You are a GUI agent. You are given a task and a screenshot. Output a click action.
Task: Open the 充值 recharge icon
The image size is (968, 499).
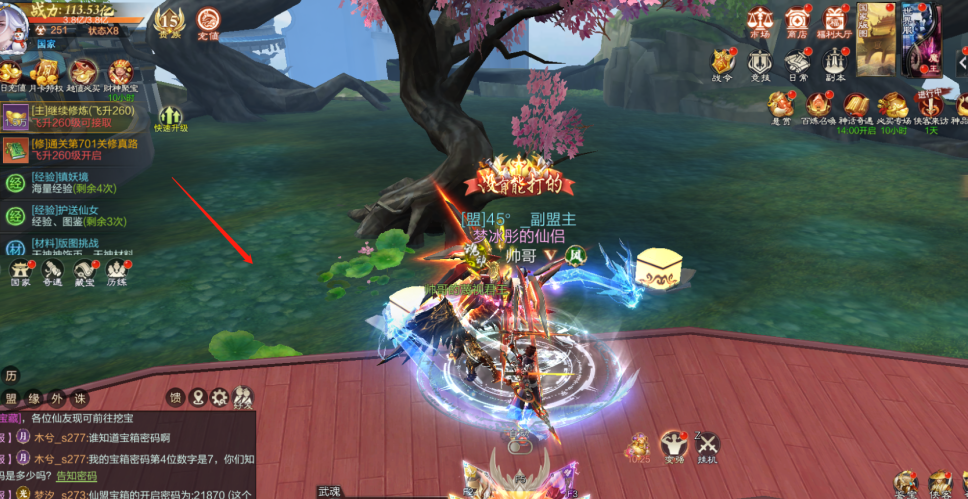click(208, 20)
